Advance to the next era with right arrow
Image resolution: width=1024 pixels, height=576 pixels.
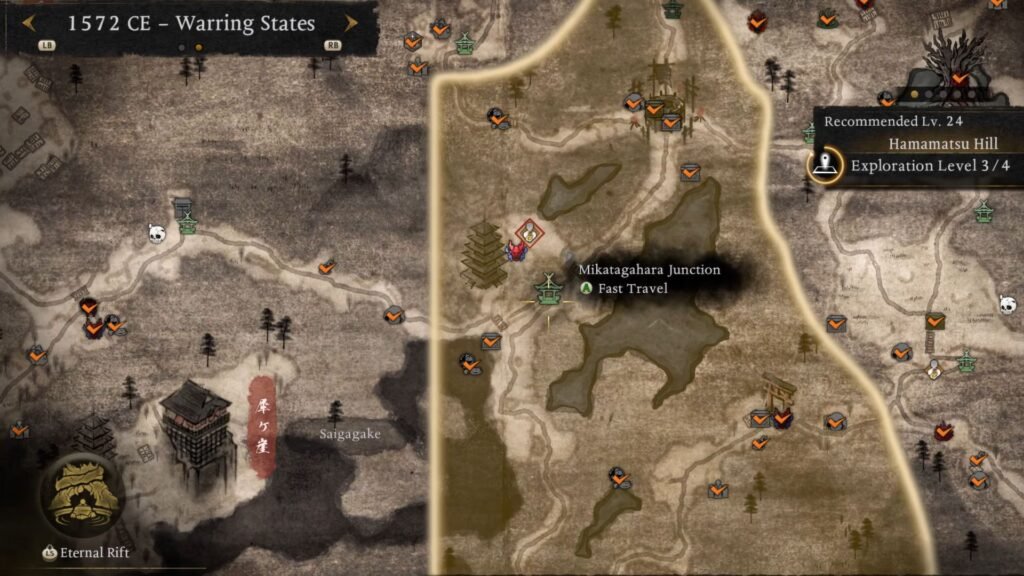coord(351,23)
